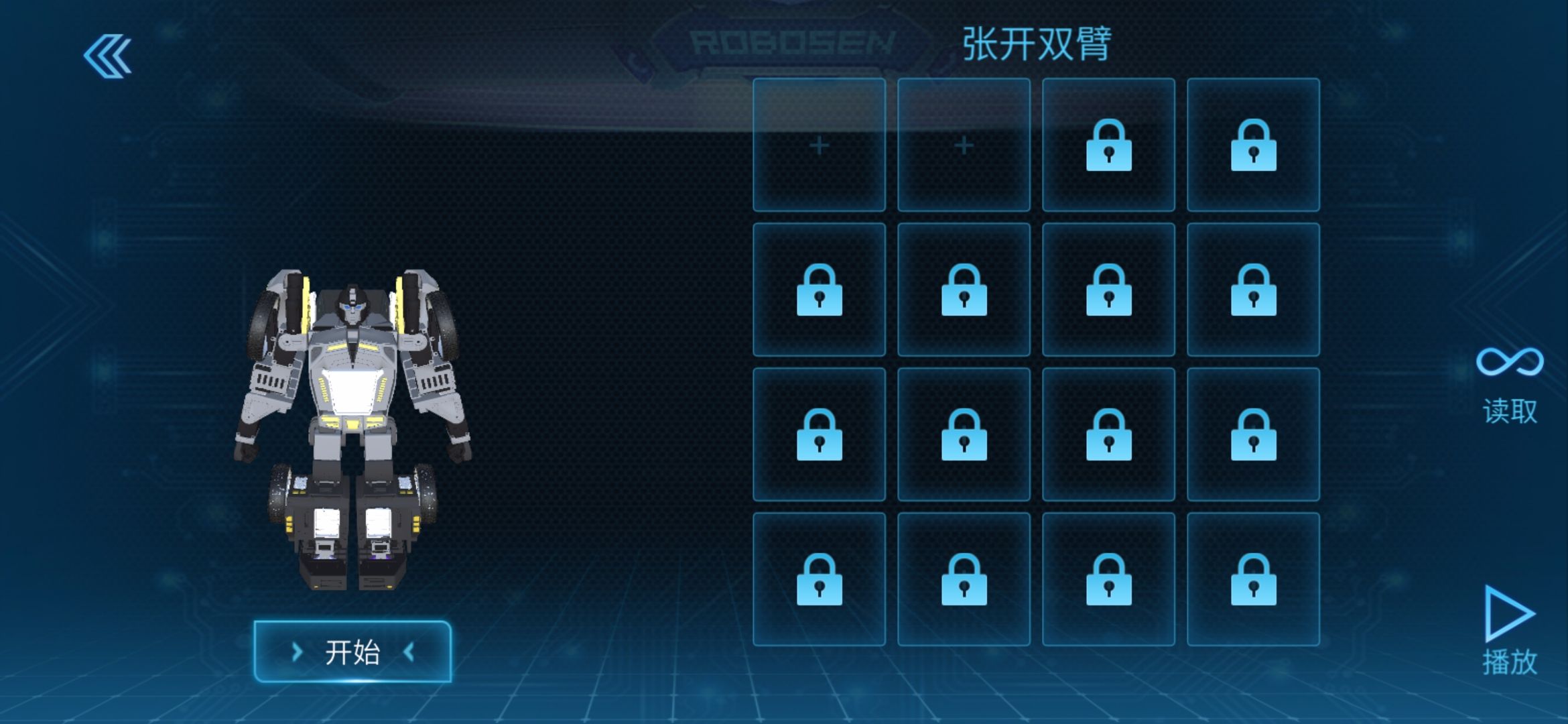The width and height of the screenshot is (1568, 724).
Task: Click the first empty + slot to add an action
Action: point(821,146)
